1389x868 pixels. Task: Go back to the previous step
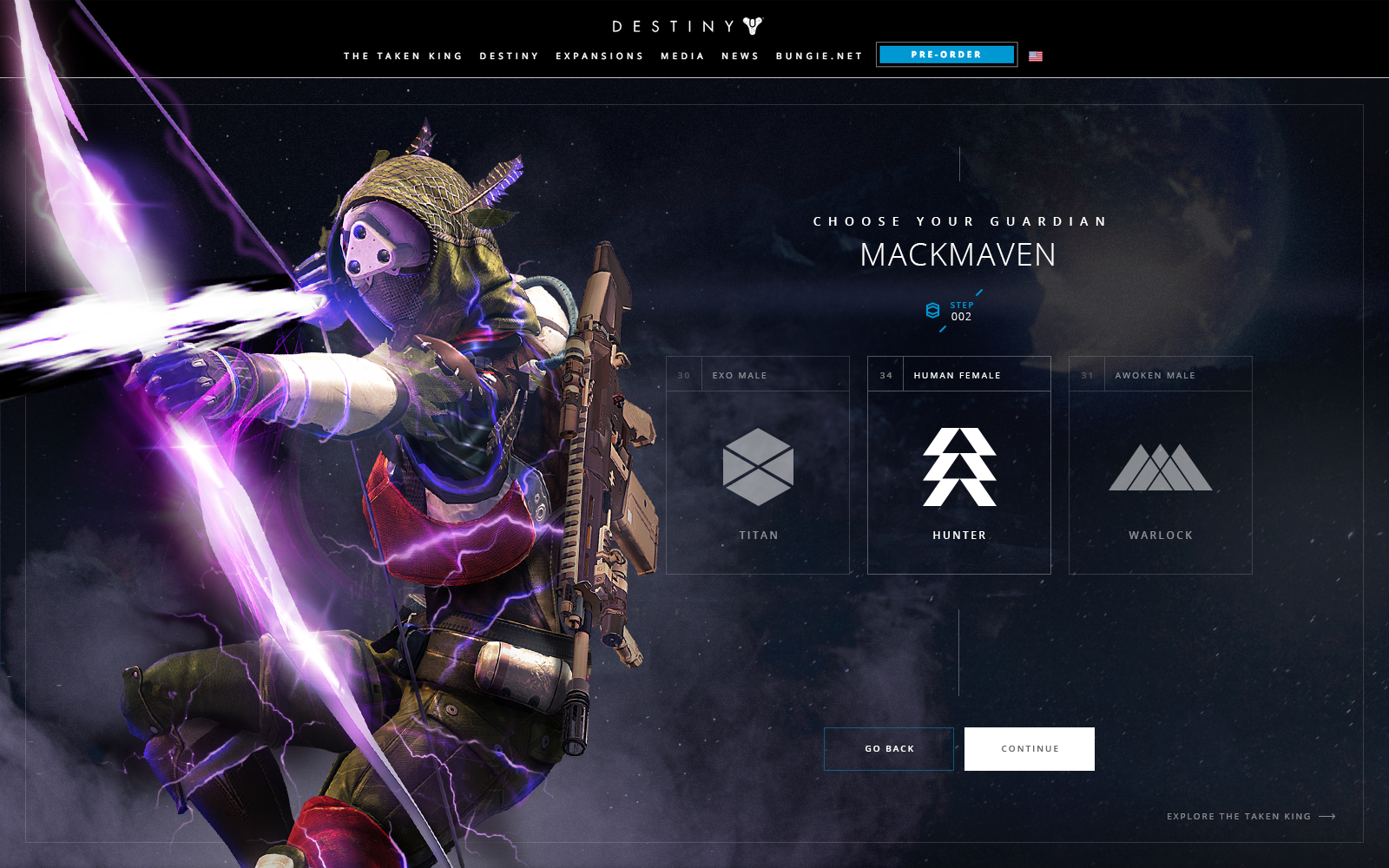[889, 749]
